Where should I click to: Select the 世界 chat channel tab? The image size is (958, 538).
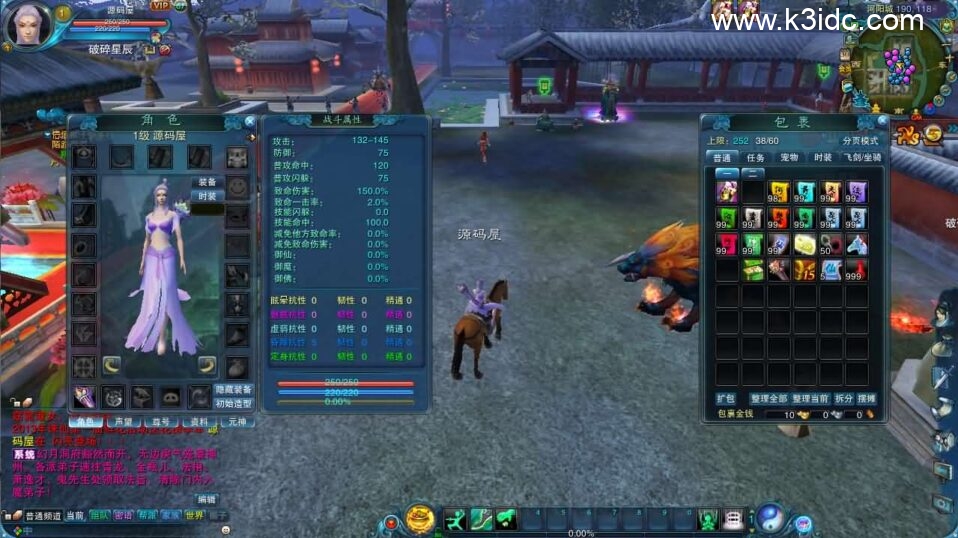tap(194, 516)
